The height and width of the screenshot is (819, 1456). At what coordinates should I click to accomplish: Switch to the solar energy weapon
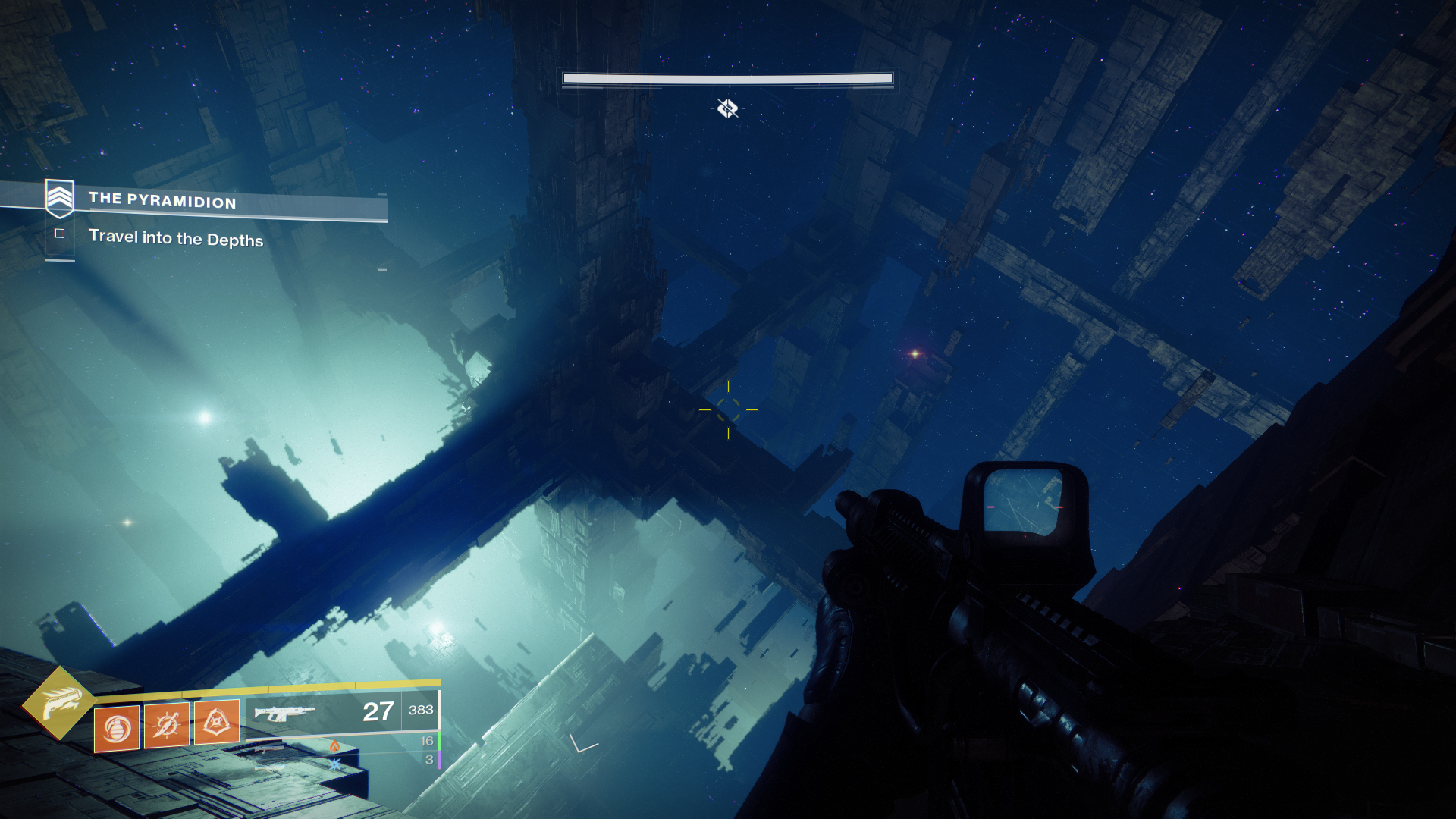334,746
